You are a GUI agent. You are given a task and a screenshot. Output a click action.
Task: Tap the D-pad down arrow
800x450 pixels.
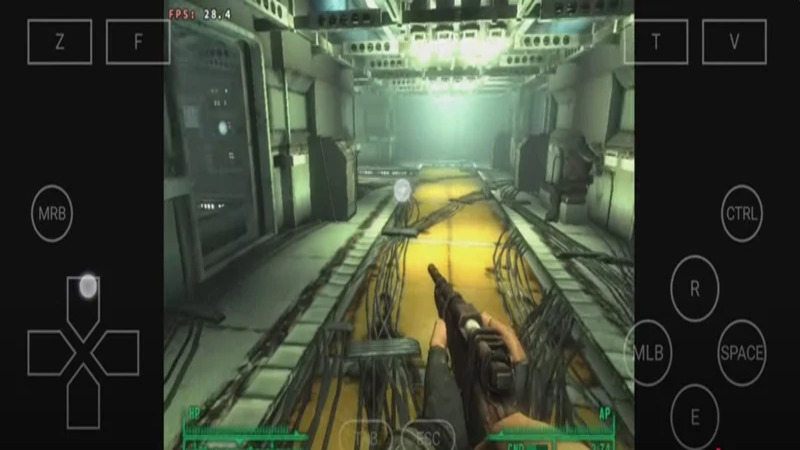(83, 402)
